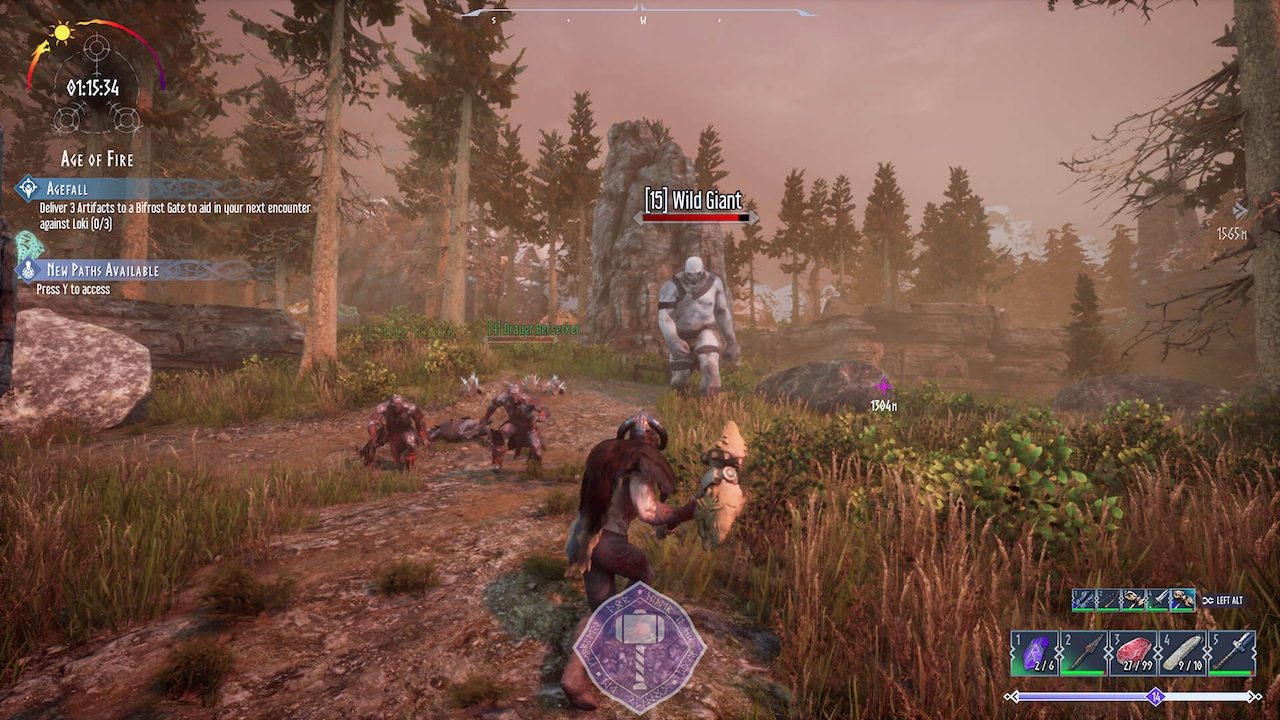Click the Age of Fire day cycle dial
This screenshot has height=720, width=1280.
coord(94,87)
